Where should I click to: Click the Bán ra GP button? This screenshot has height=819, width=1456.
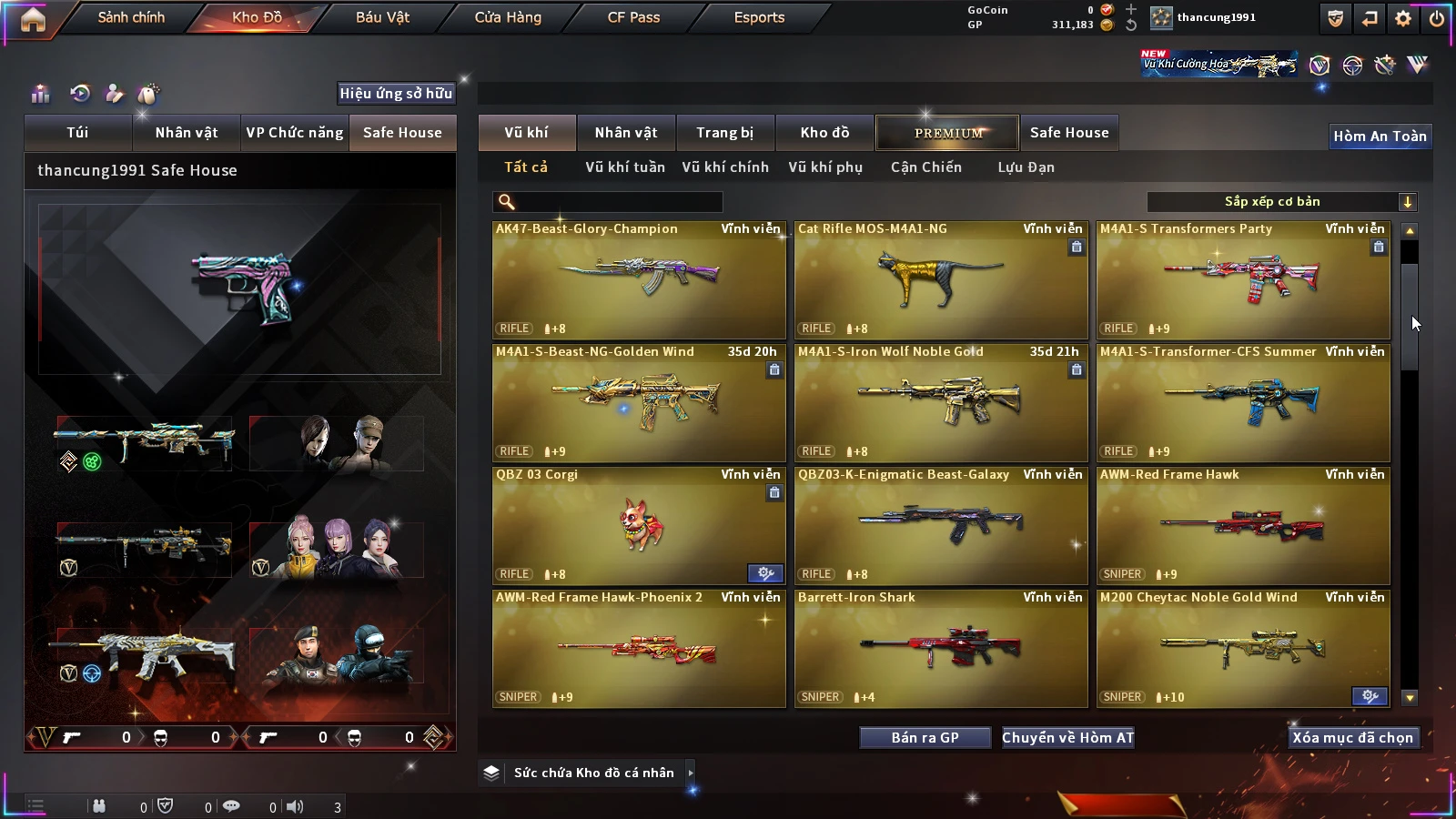click(925, 738)
